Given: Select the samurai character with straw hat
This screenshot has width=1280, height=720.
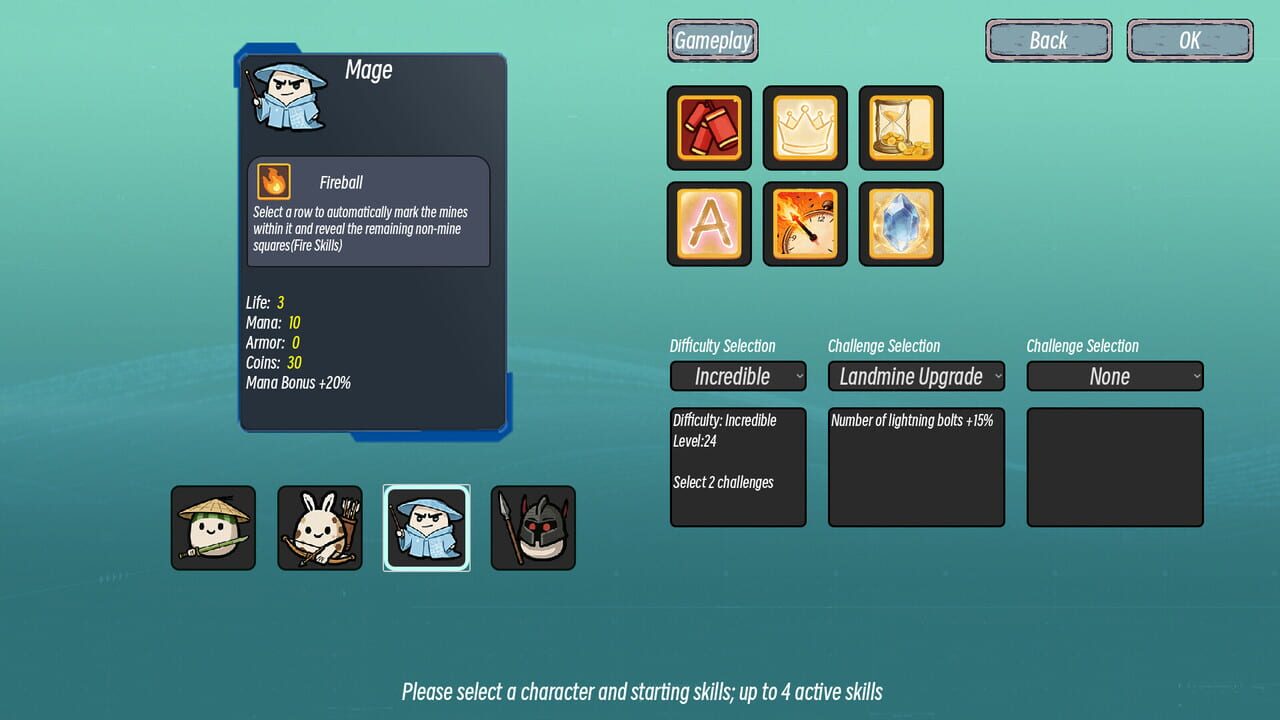Looking at the screenshot, I should [x=213, y=527].
